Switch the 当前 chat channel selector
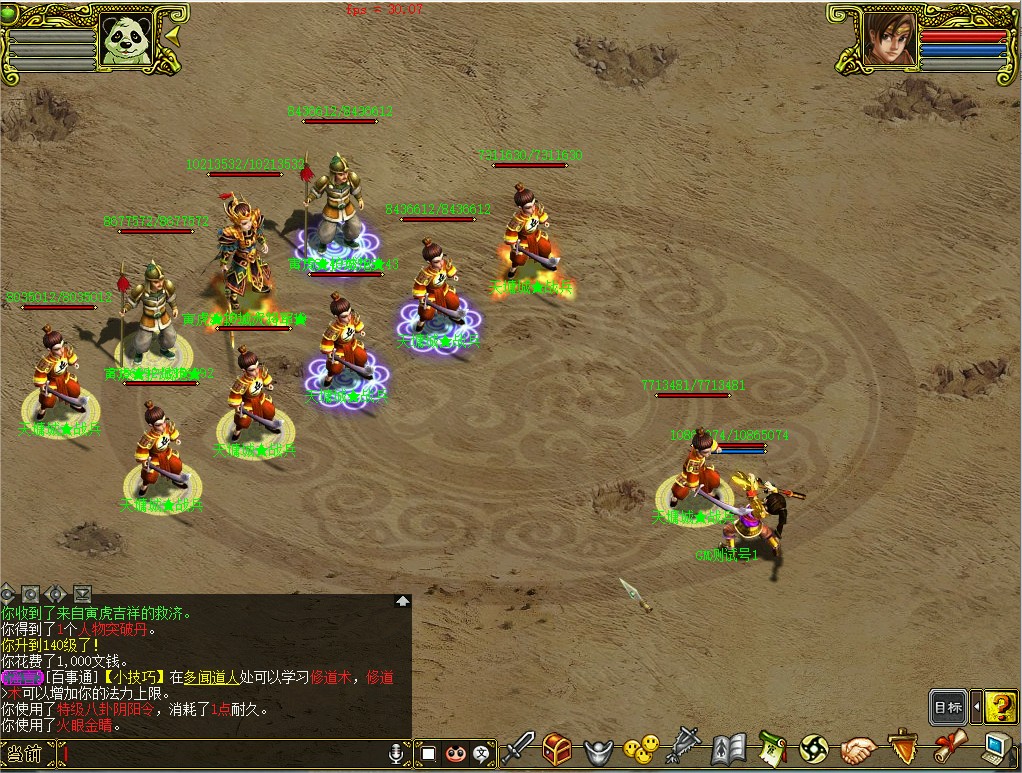The height and width of the screenshot is (773, 1022). point(28,753)
